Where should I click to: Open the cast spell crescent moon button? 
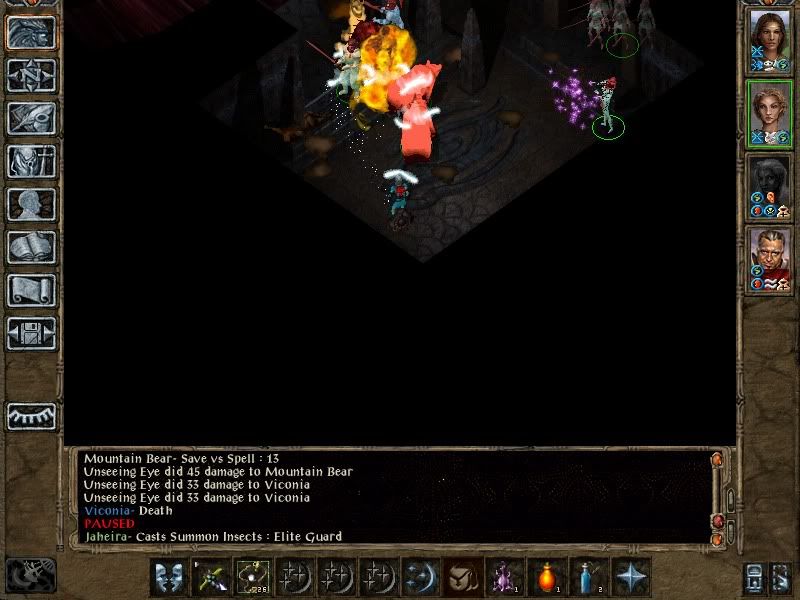pos(420,577)
